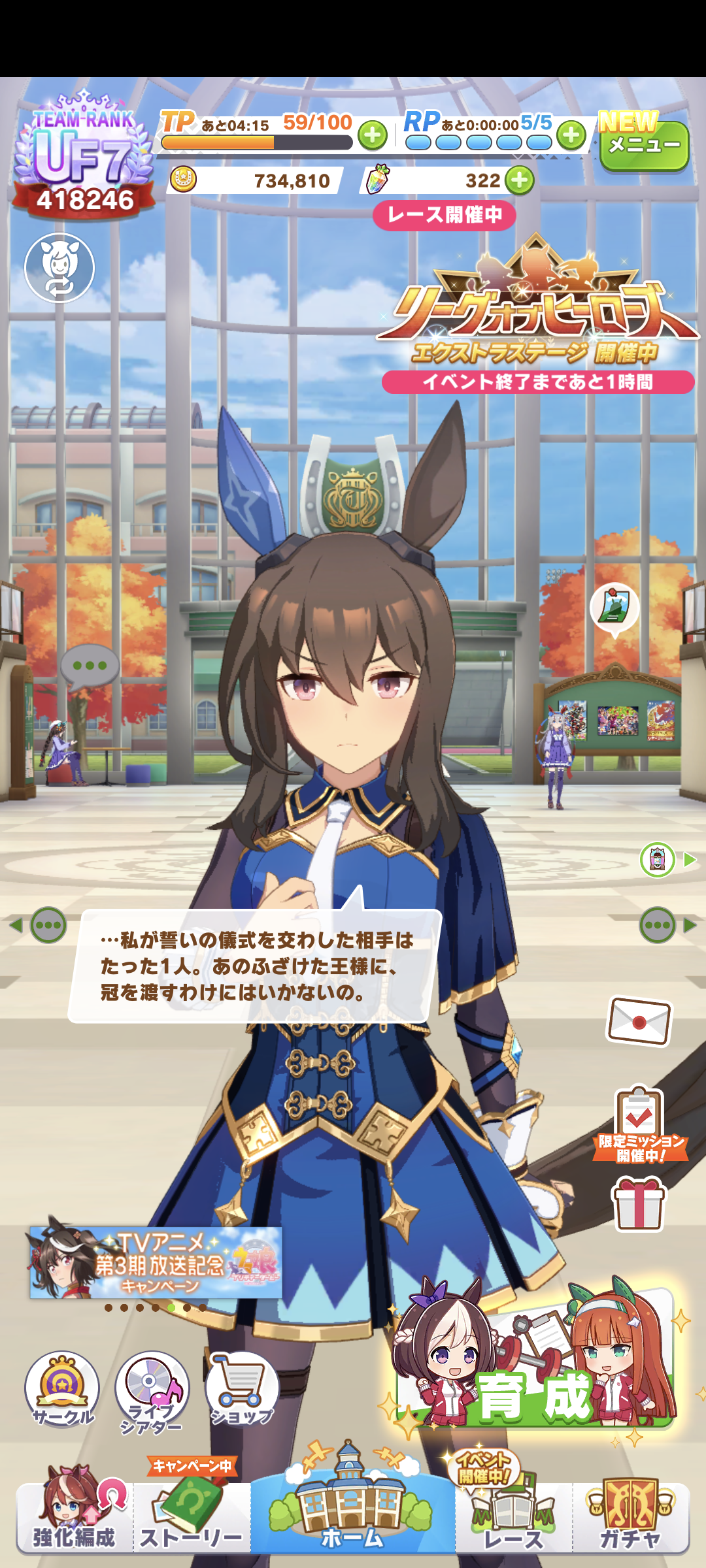The width and height of the screenshot is (706, 1568).
Task: Switch to the レース race tab
Action: click(513, 1516)
